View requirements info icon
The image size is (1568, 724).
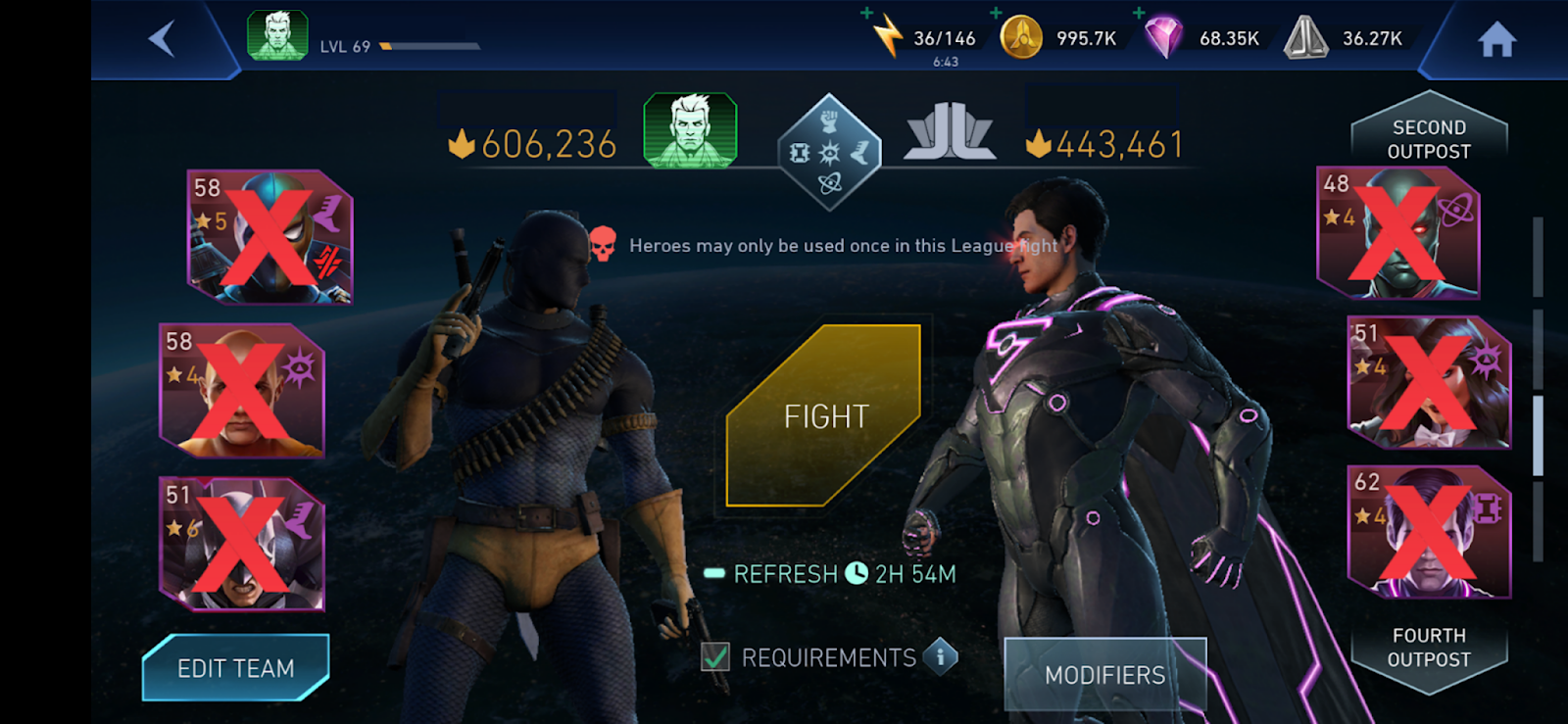pyautogui.click(x=941, y=655)
